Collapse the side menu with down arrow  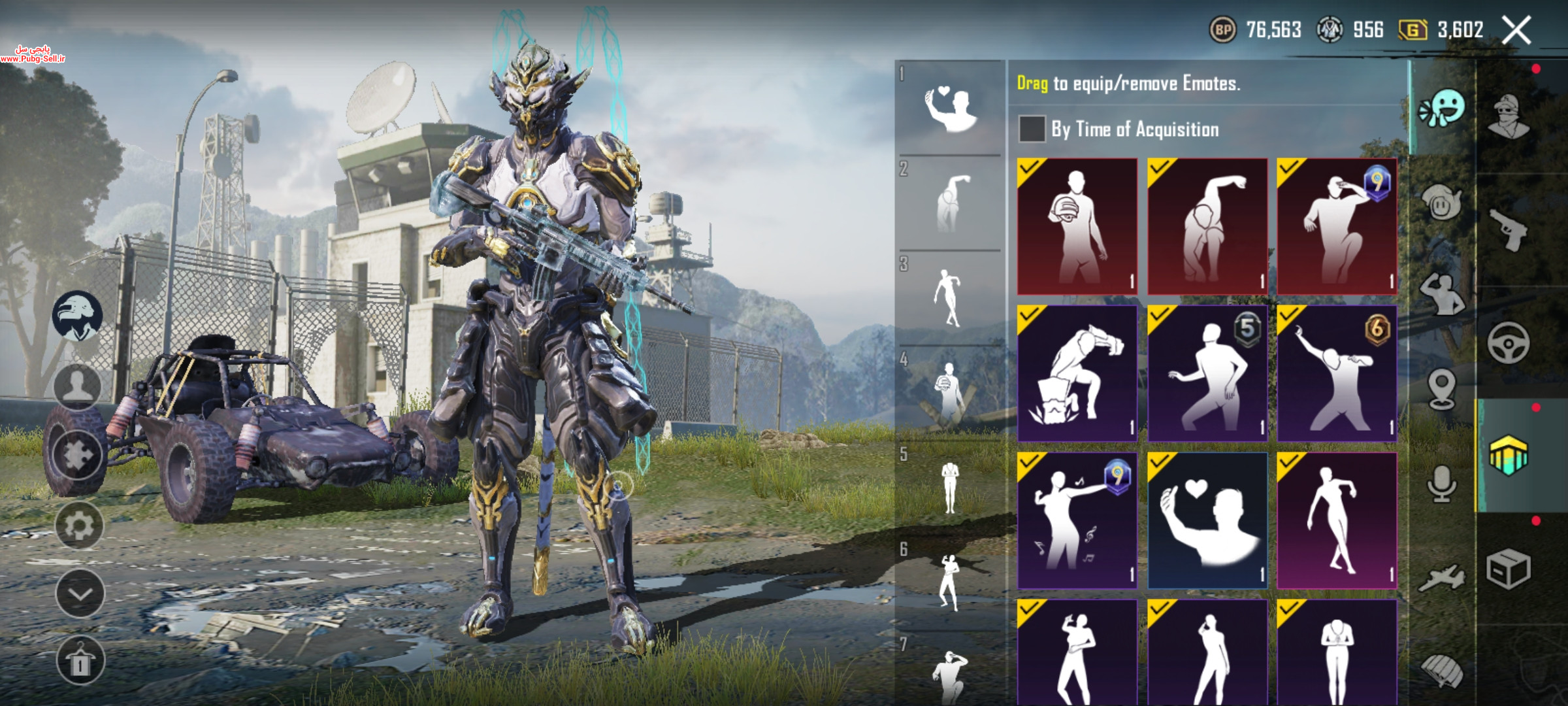[79, 594]
